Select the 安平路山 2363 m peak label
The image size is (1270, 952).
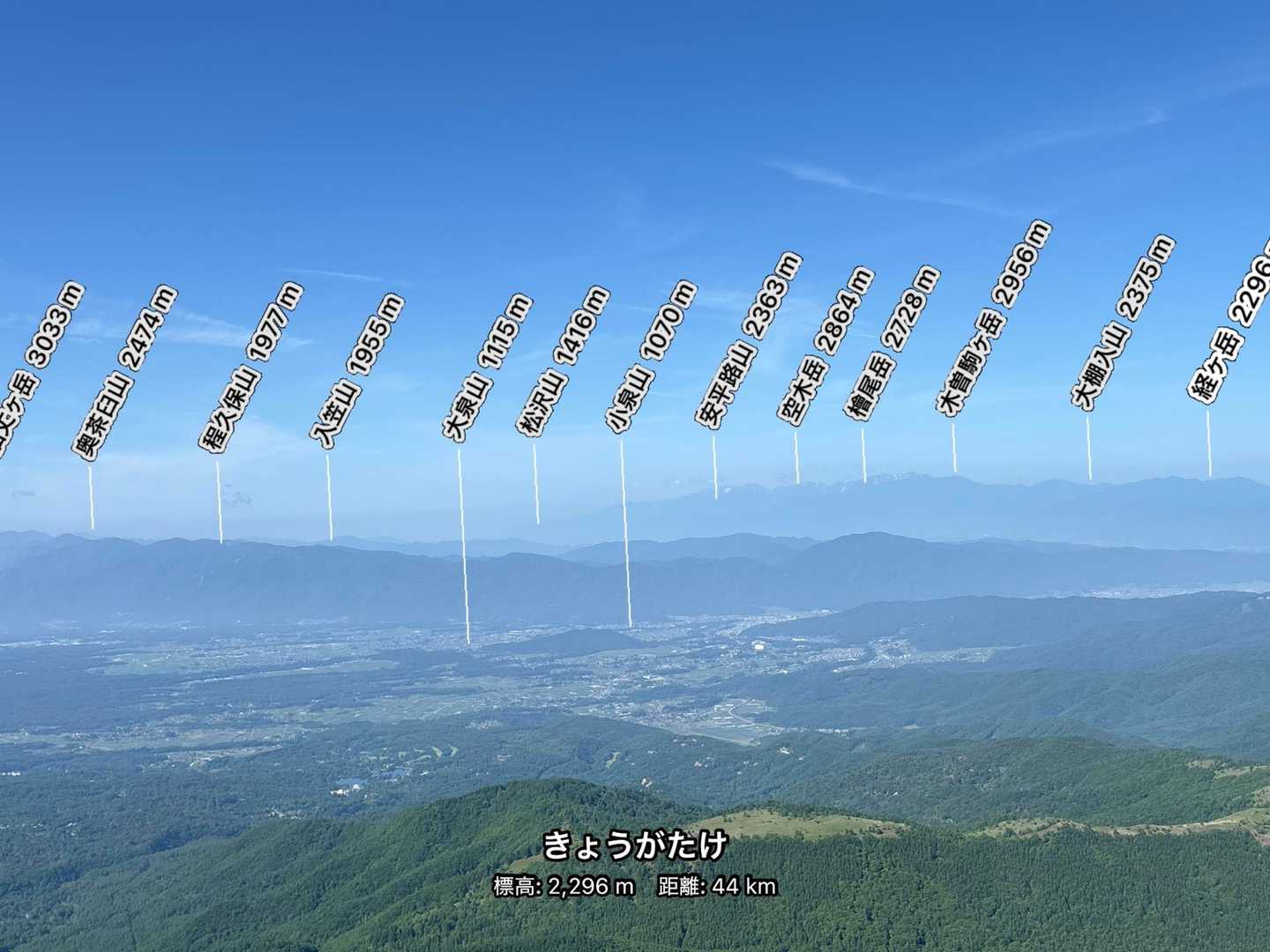750,339
